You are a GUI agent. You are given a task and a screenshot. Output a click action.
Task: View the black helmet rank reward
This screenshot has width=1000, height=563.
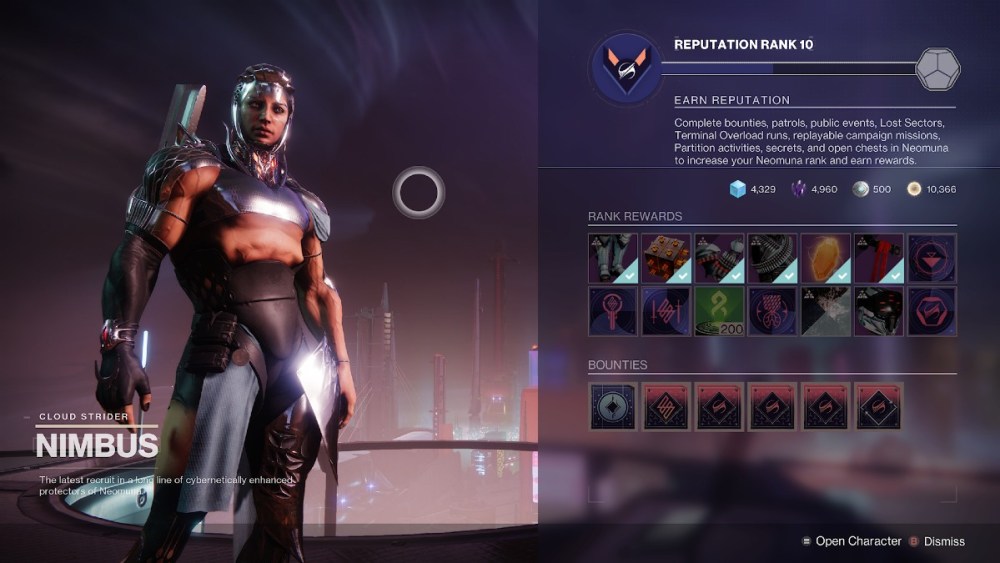(x=878, y=311)
